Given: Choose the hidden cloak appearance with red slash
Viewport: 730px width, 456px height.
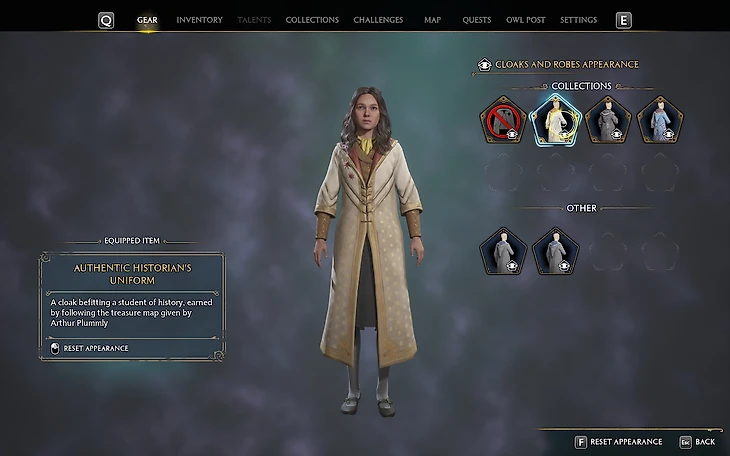Looking at the screenshot, I should [x=503, y=120].
